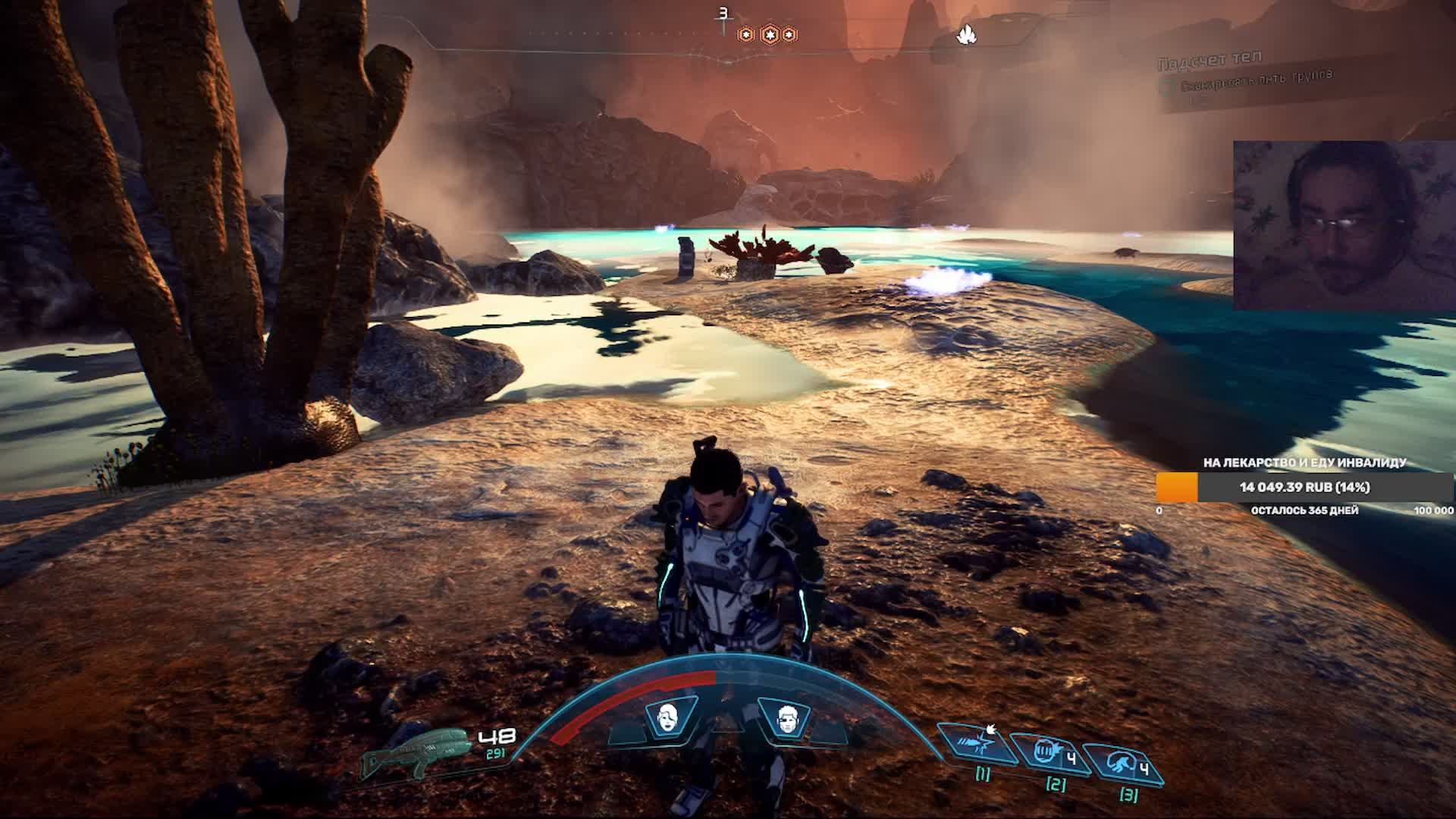1456x819 pixels.
Task: Trigger the crouching figure power in slot 3
Action: click(x=1123, y=764)
